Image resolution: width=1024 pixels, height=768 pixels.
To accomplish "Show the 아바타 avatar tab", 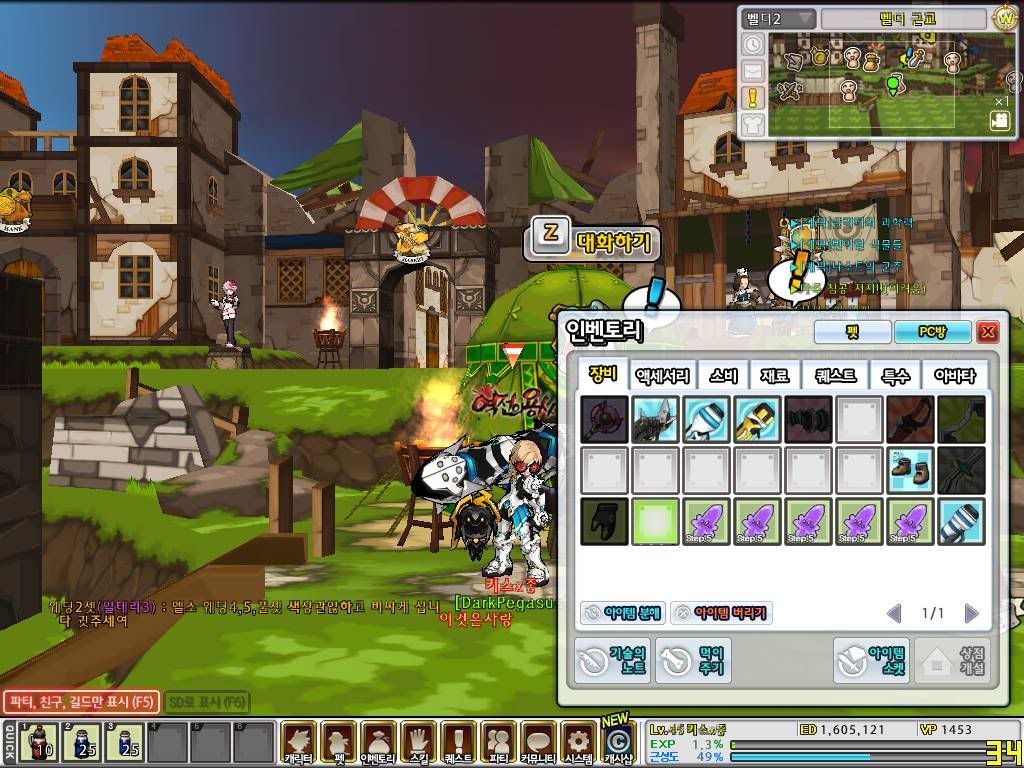I will (953, 376).
